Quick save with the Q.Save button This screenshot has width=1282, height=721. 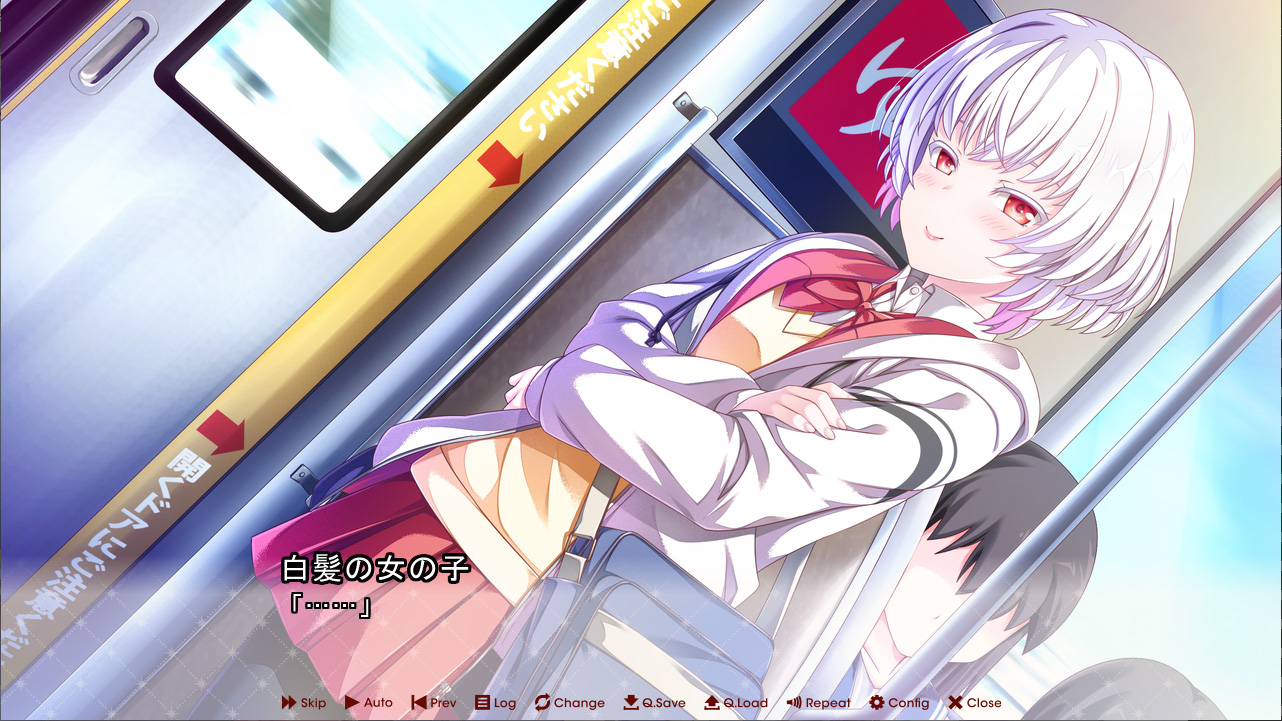655,703
